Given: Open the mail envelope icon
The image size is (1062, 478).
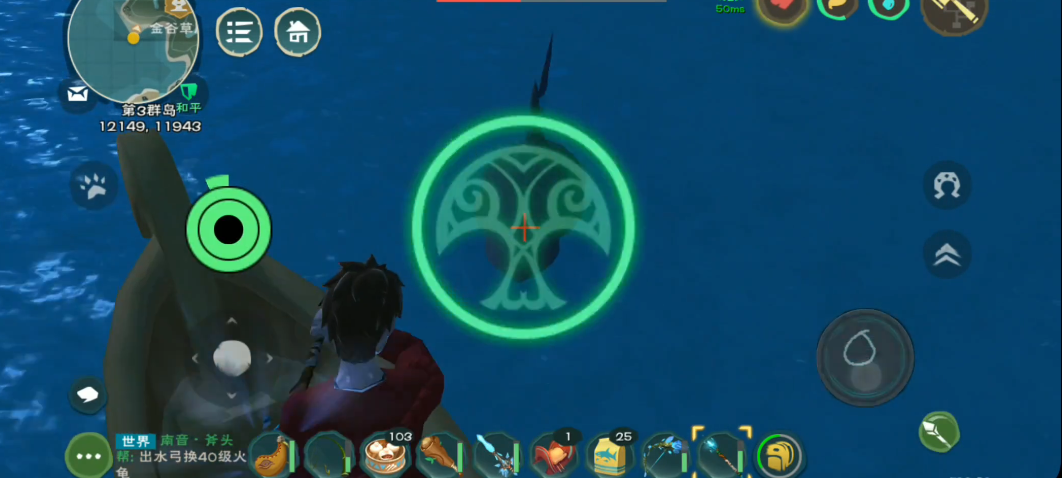Looking at the screenshot, I should [77, 94].
